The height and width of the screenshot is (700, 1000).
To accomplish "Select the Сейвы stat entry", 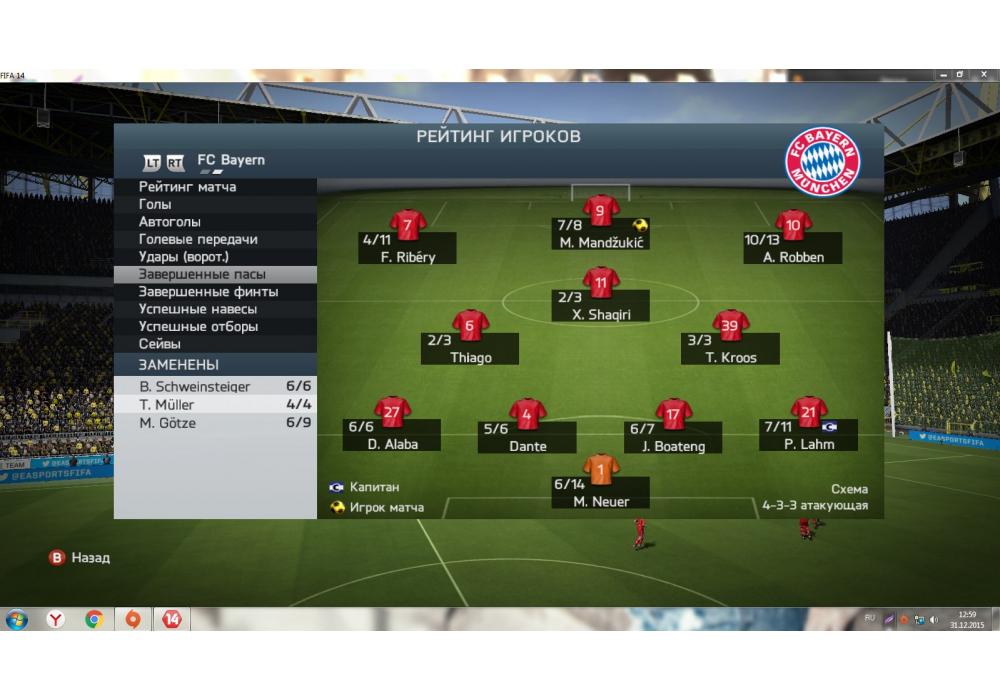I will click(x=160, y=344).
